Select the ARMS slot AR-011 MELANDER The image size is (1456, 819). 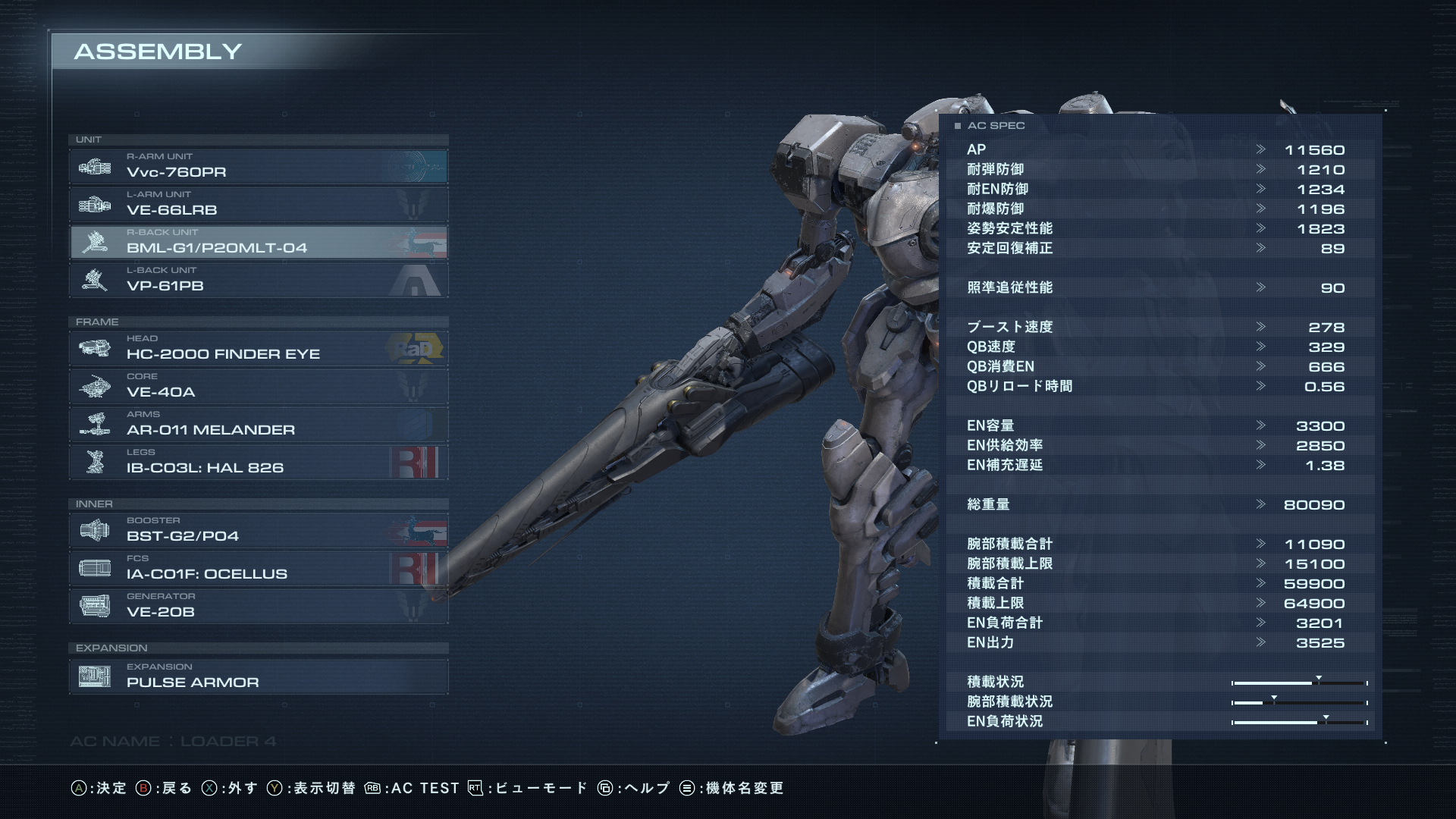[258, 424]
